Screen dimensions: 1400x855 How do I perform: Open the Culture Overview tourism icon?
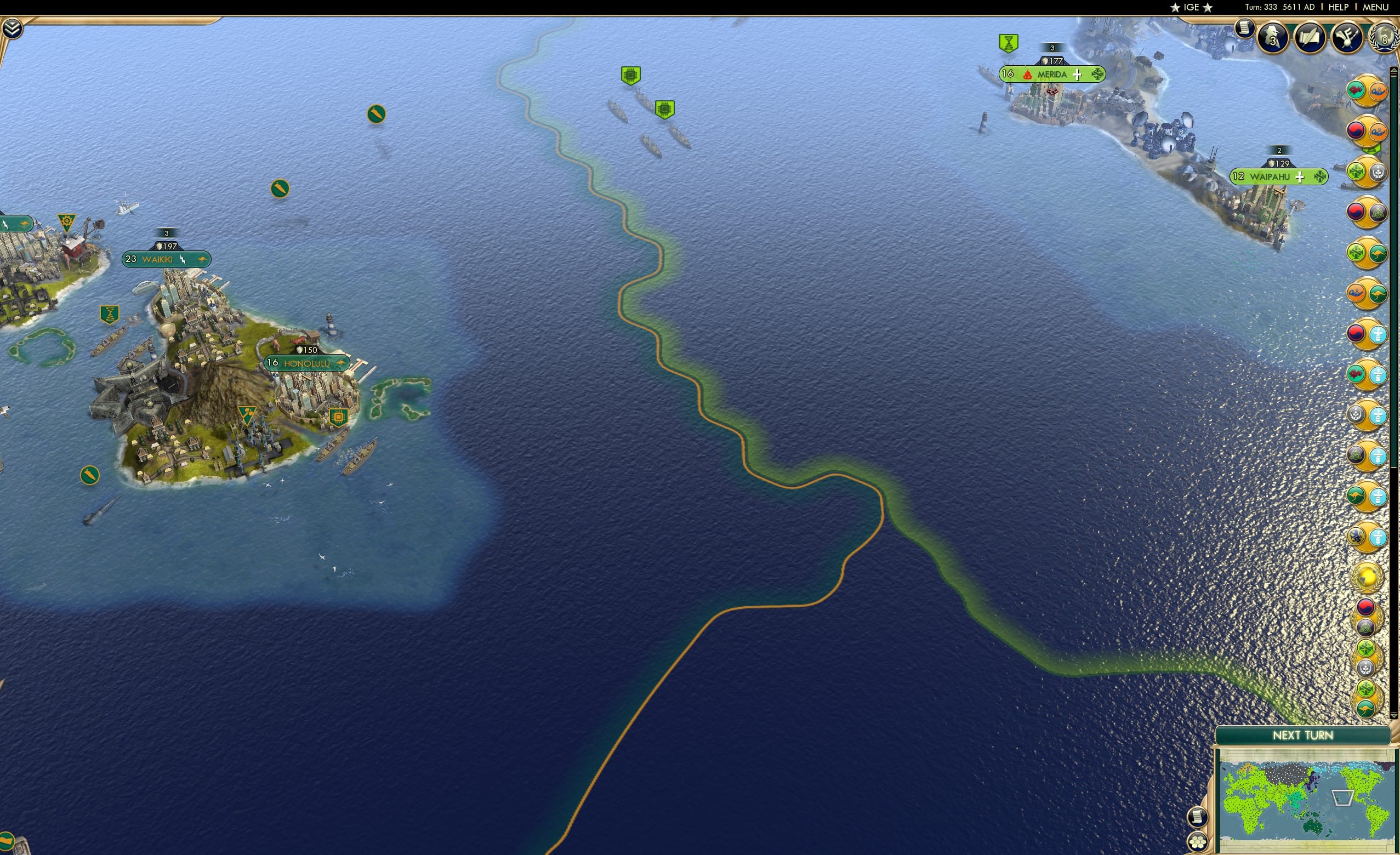pyautogui.click(x=1346, y=38)
